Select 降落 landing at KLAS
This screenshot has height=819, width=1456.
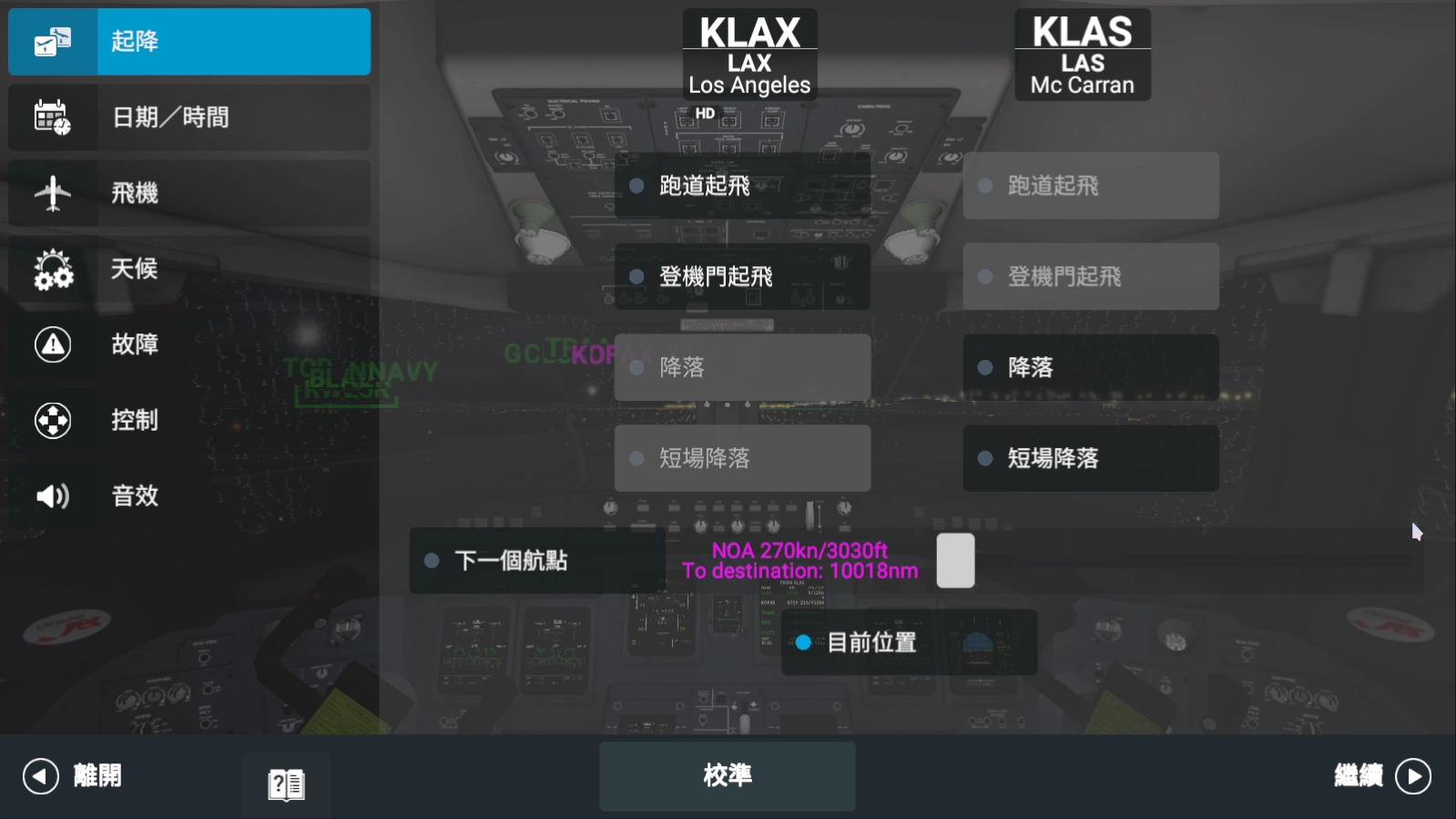(x=1090, y=367)
